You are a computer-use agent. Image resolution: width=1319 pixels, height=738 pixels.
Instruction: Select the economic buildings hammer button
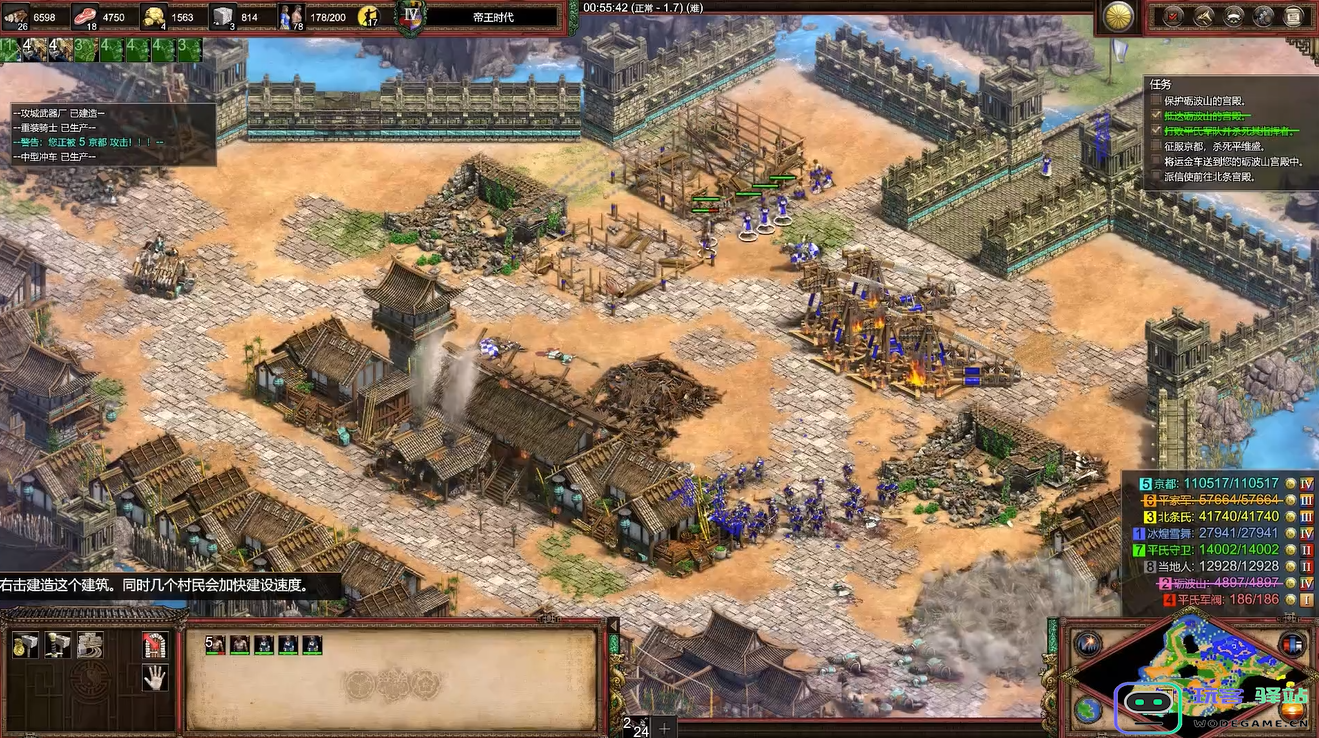(25, 646)
